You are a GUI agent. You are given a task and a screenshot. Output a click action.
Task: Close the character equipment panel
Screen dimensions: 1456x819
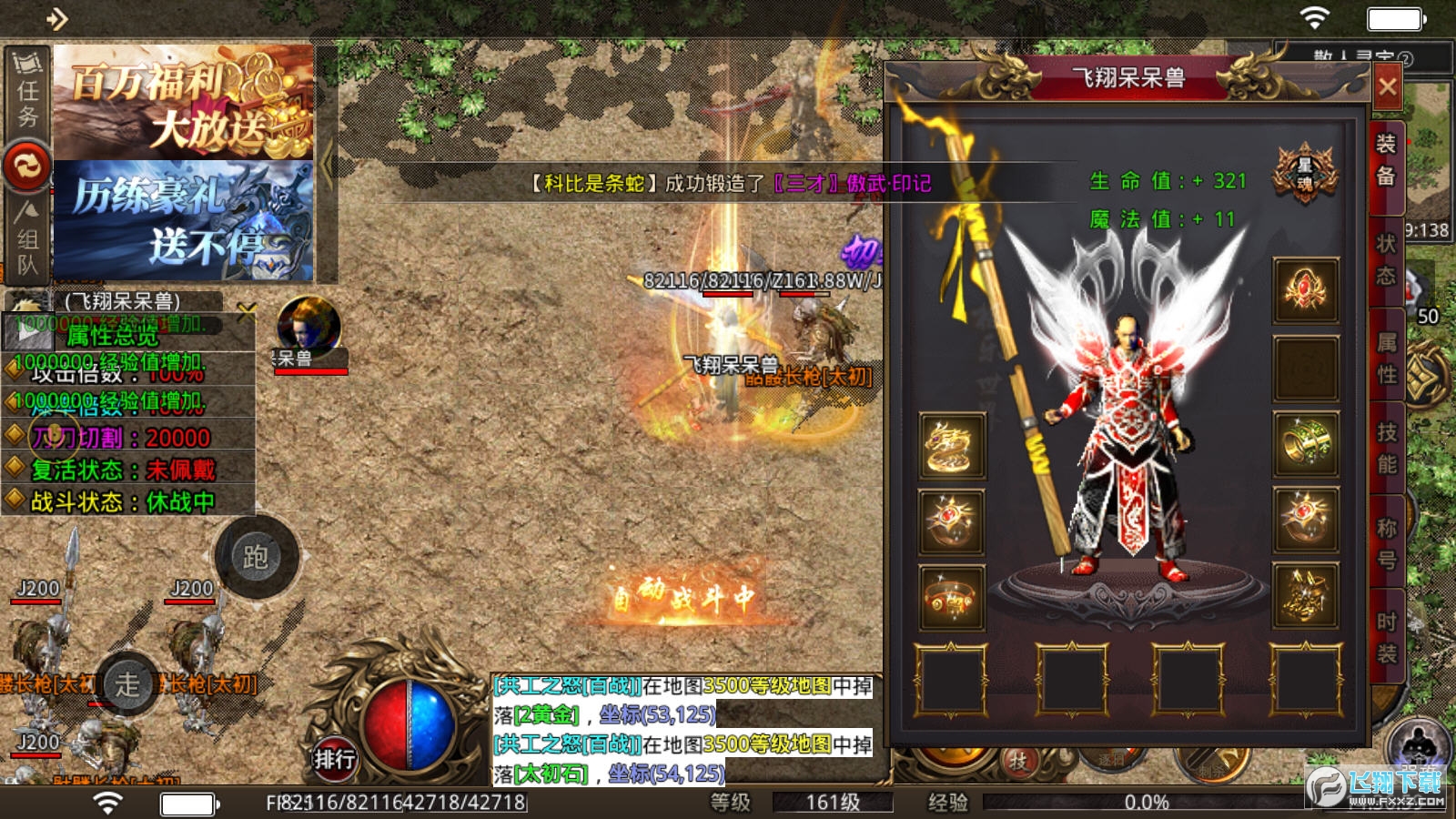(1387, 87)
